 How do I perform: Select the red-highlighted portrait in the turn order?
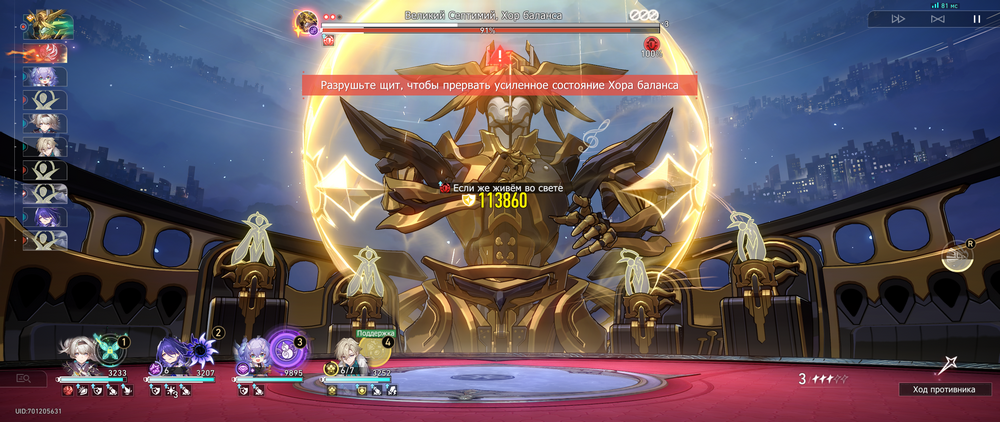pos(45,53)
